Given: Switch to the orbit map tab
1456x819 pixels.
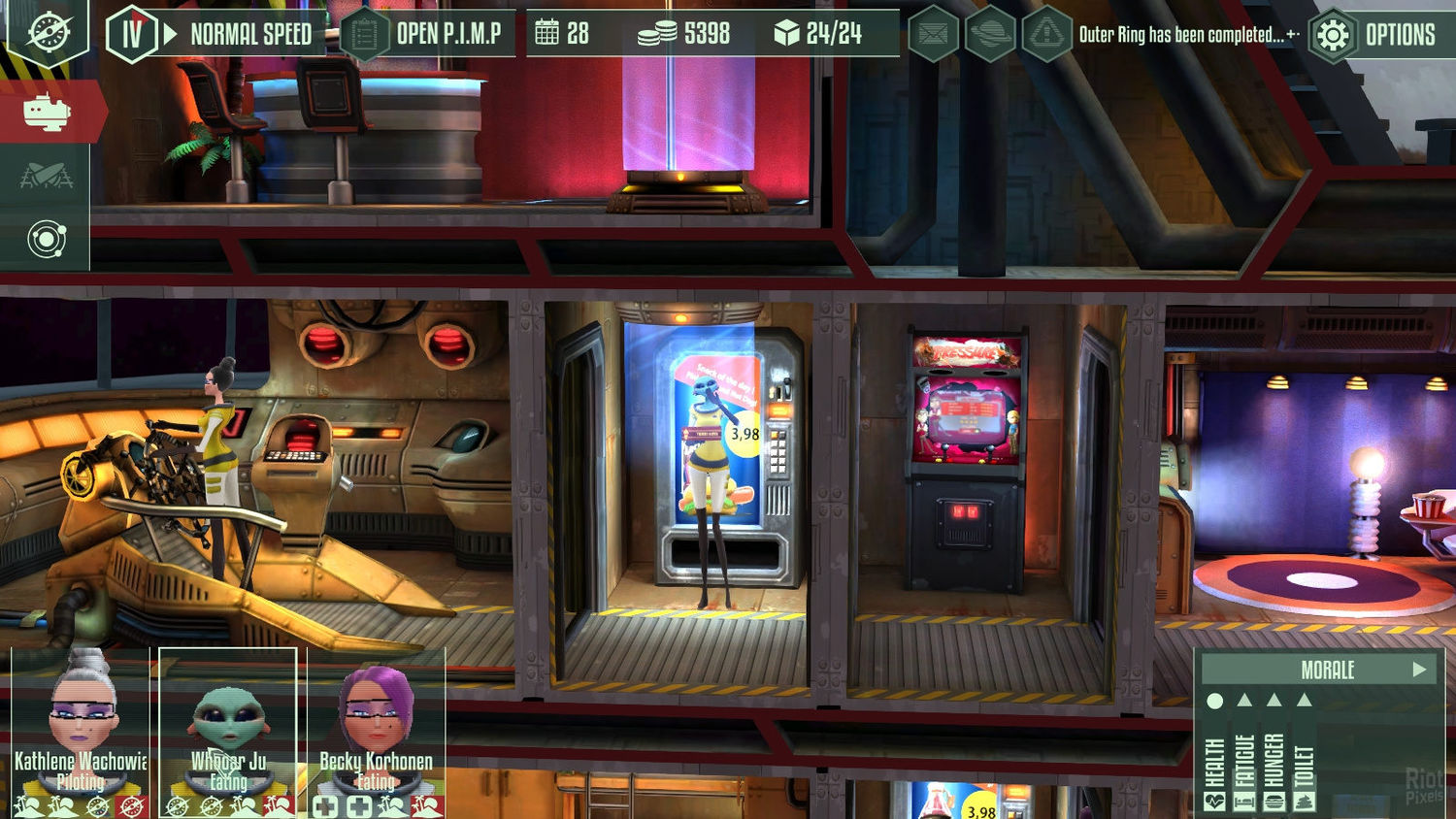Looking at the screenshot, I should tap(47, 239).
